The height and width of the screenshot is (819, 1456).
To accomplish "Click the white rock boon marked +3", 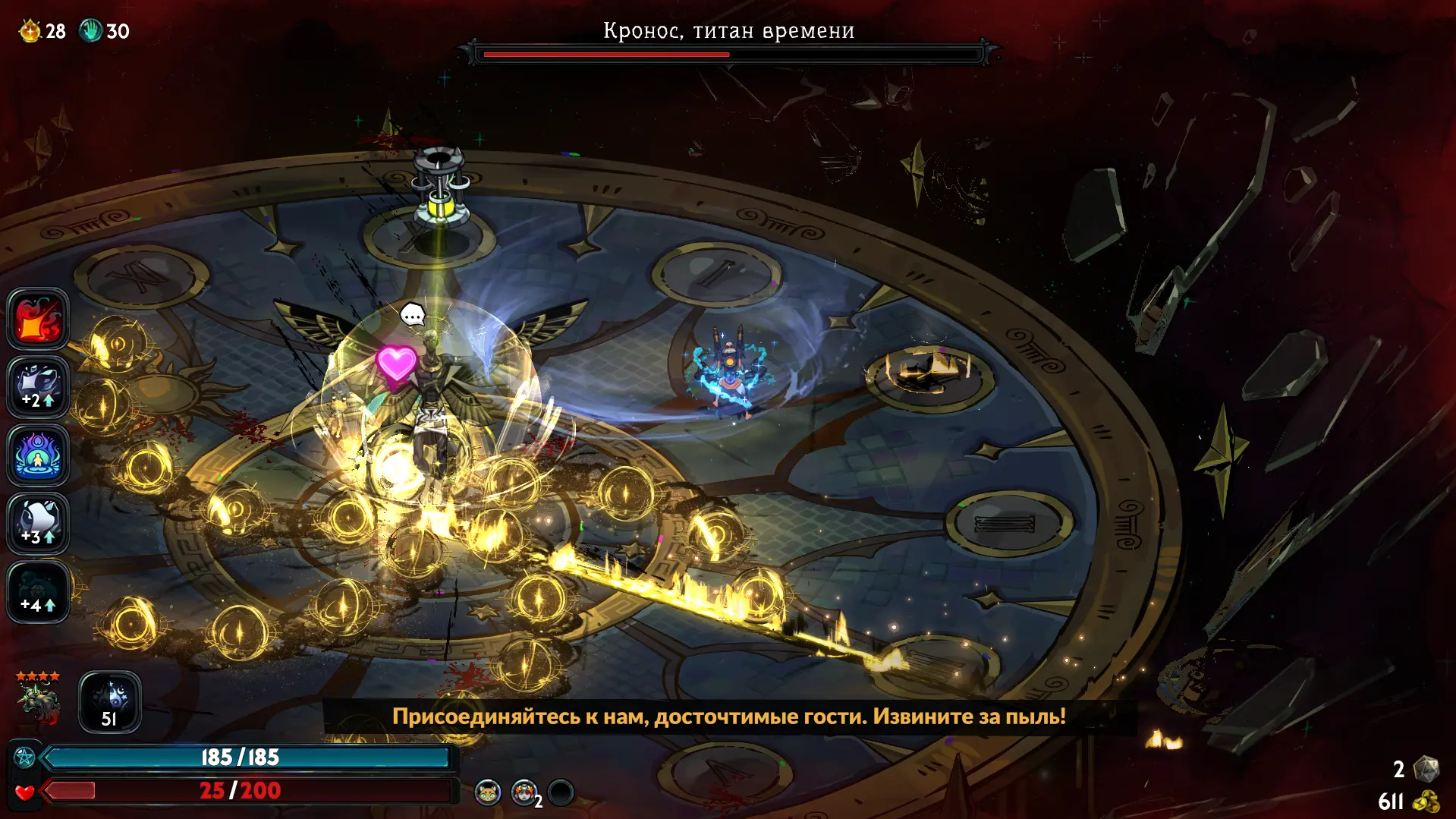I will coord(38,523).
